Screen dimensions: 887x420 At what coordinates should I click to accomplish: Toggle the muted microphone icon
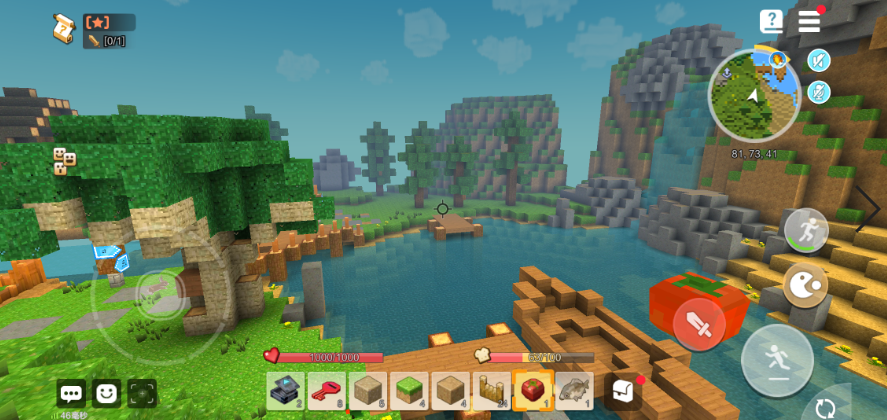[819, 93]
